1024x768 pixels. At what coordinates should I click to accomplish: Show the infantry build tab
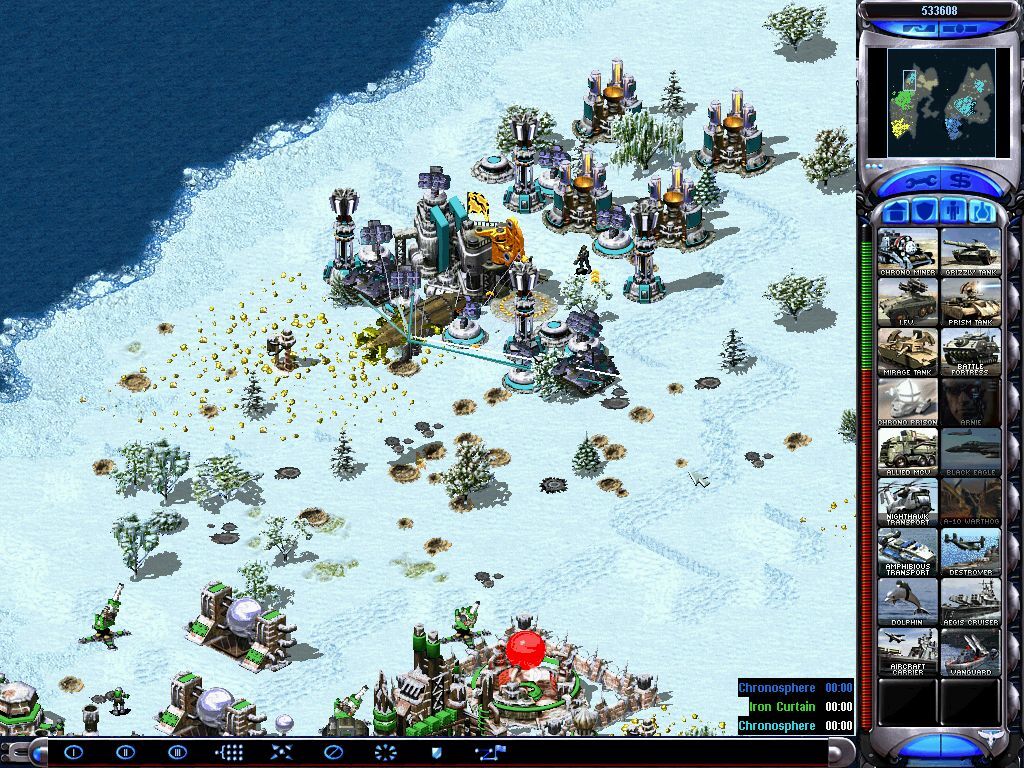951,212
